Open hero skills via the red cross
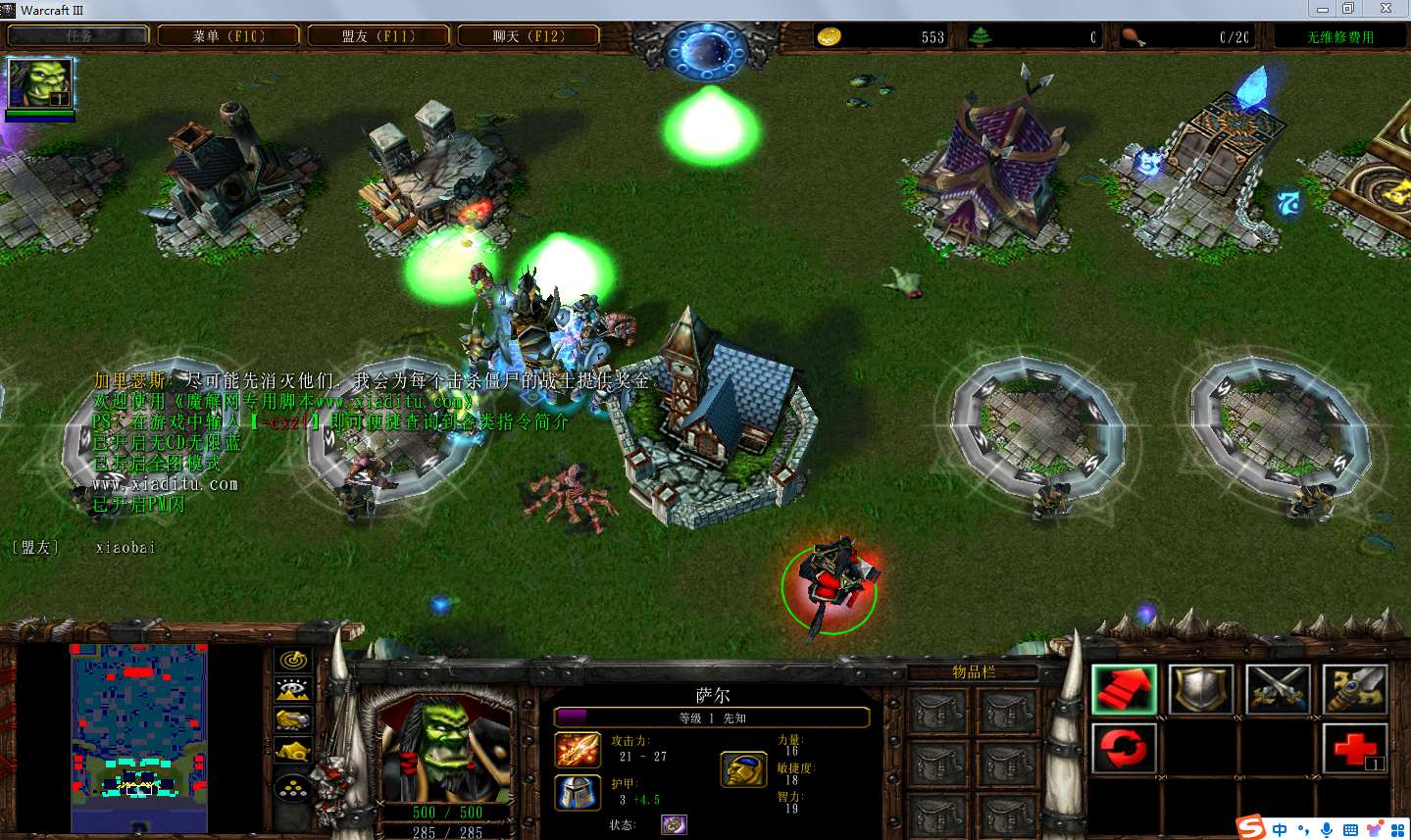Screen dimensions: 1411x840 1354,749
